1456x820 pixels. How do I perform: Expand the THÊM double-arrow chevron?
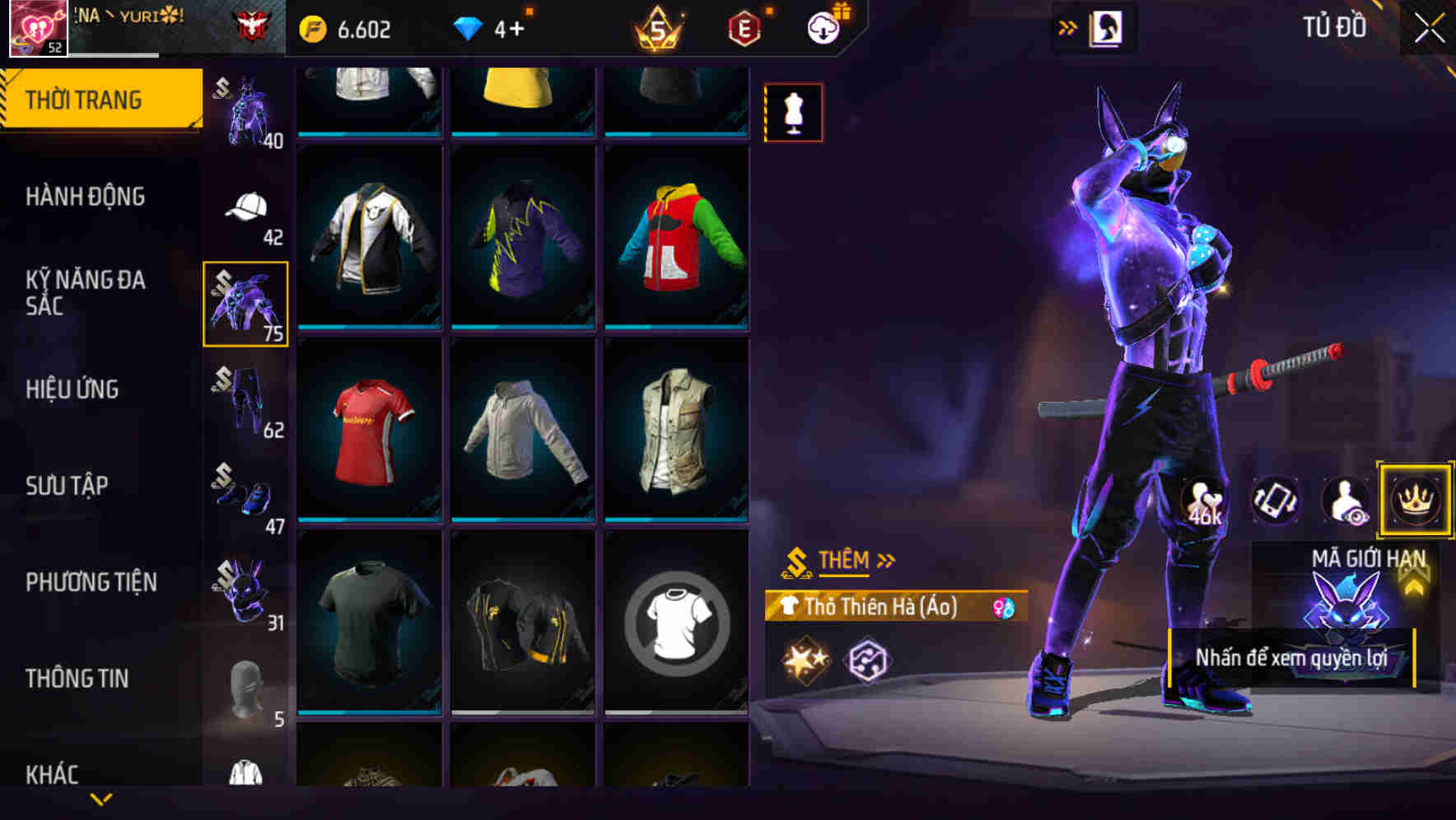pos(887,561)
